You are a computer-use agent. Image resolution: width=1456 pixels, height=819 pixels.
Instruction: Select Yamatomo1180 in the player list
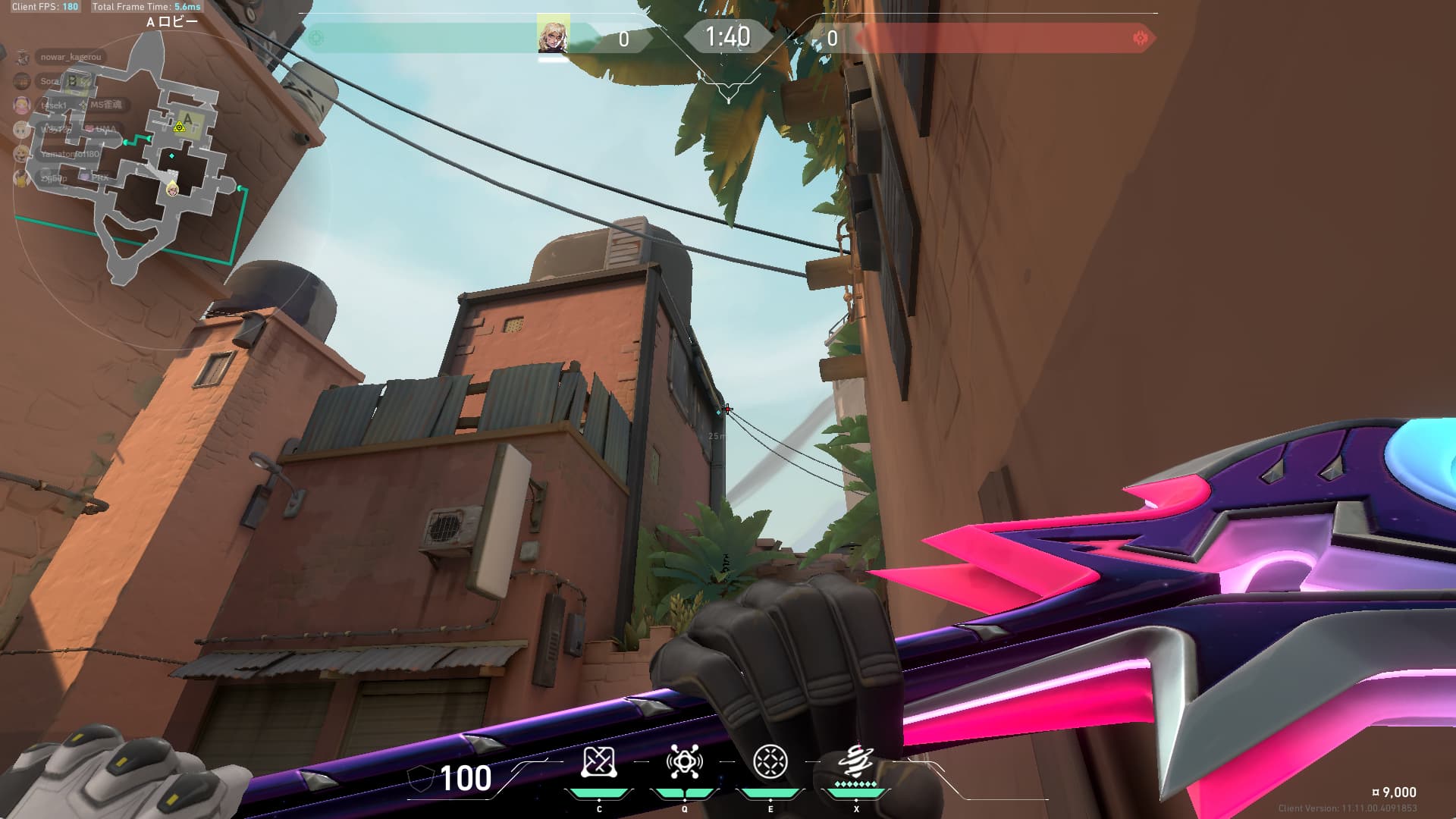pos(70,154)
